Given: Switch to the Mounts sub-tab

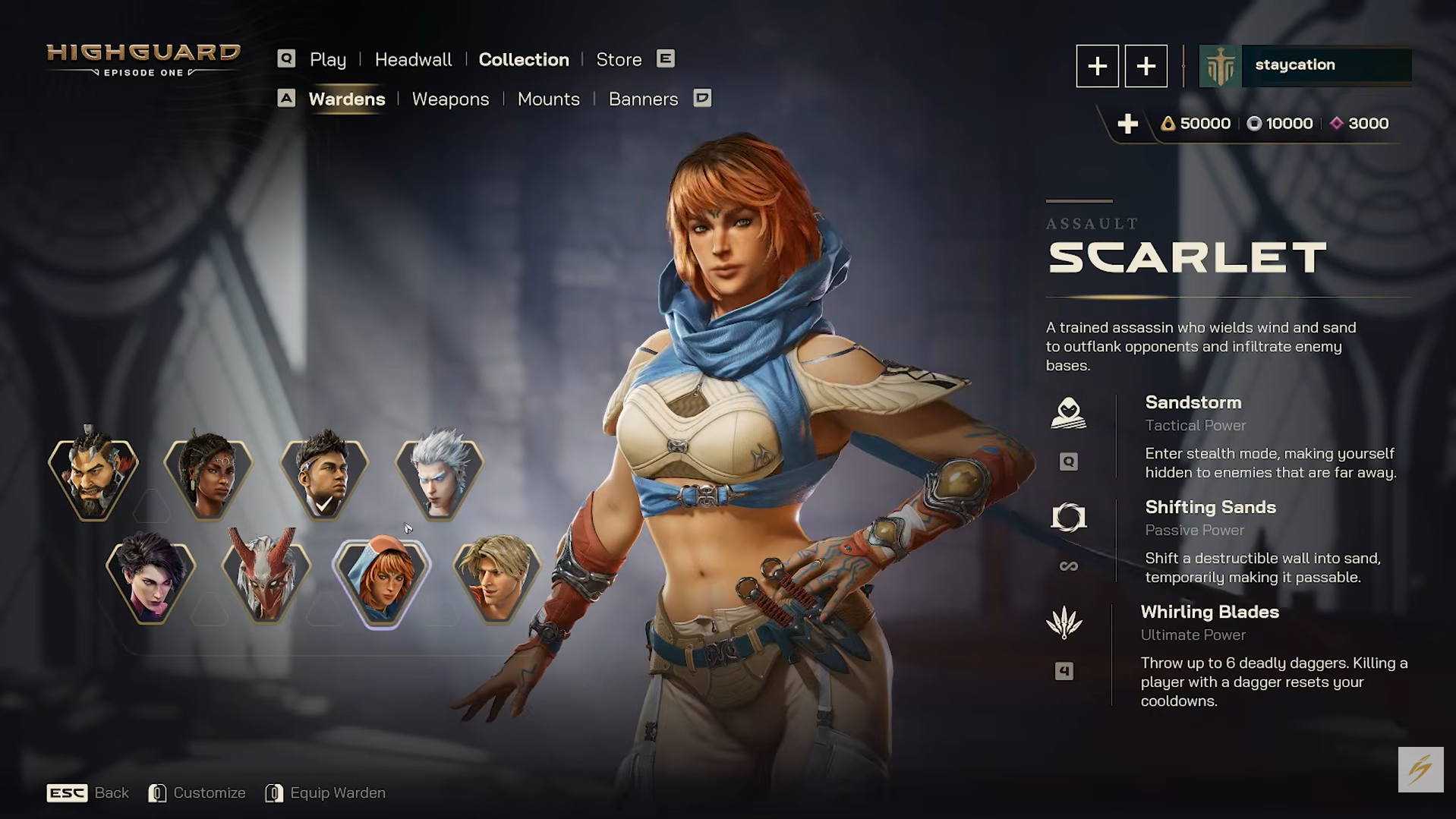Looking at the screenshot, I should (548, 99).
